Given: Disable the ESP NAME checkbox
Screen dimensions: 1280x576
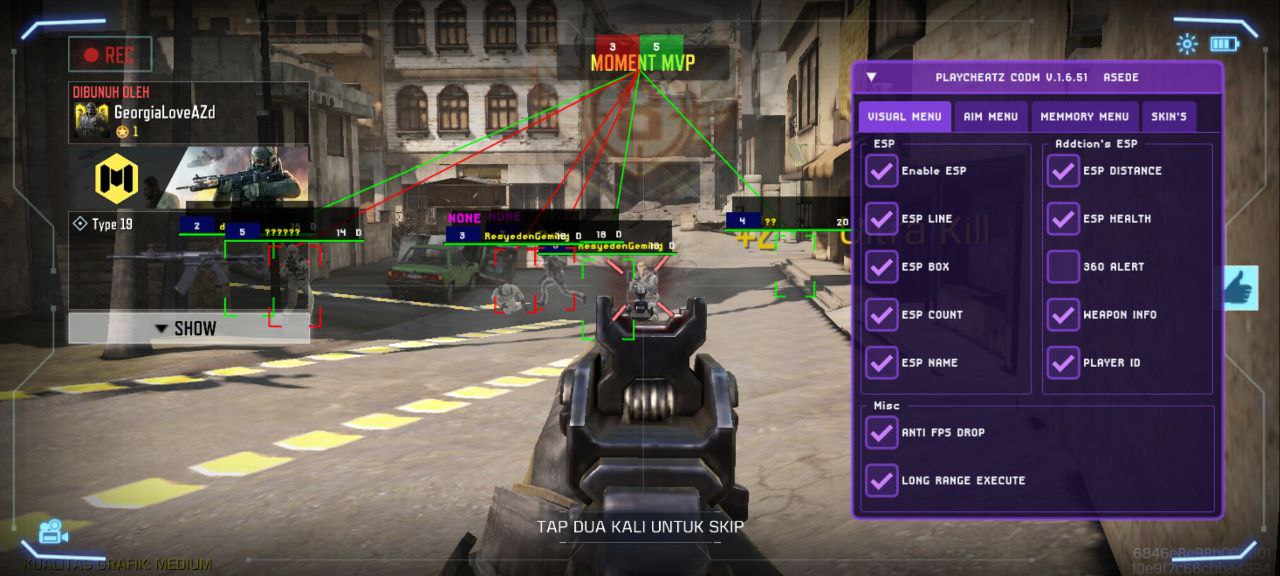Looking at the screenshot, I should (881, 363).
